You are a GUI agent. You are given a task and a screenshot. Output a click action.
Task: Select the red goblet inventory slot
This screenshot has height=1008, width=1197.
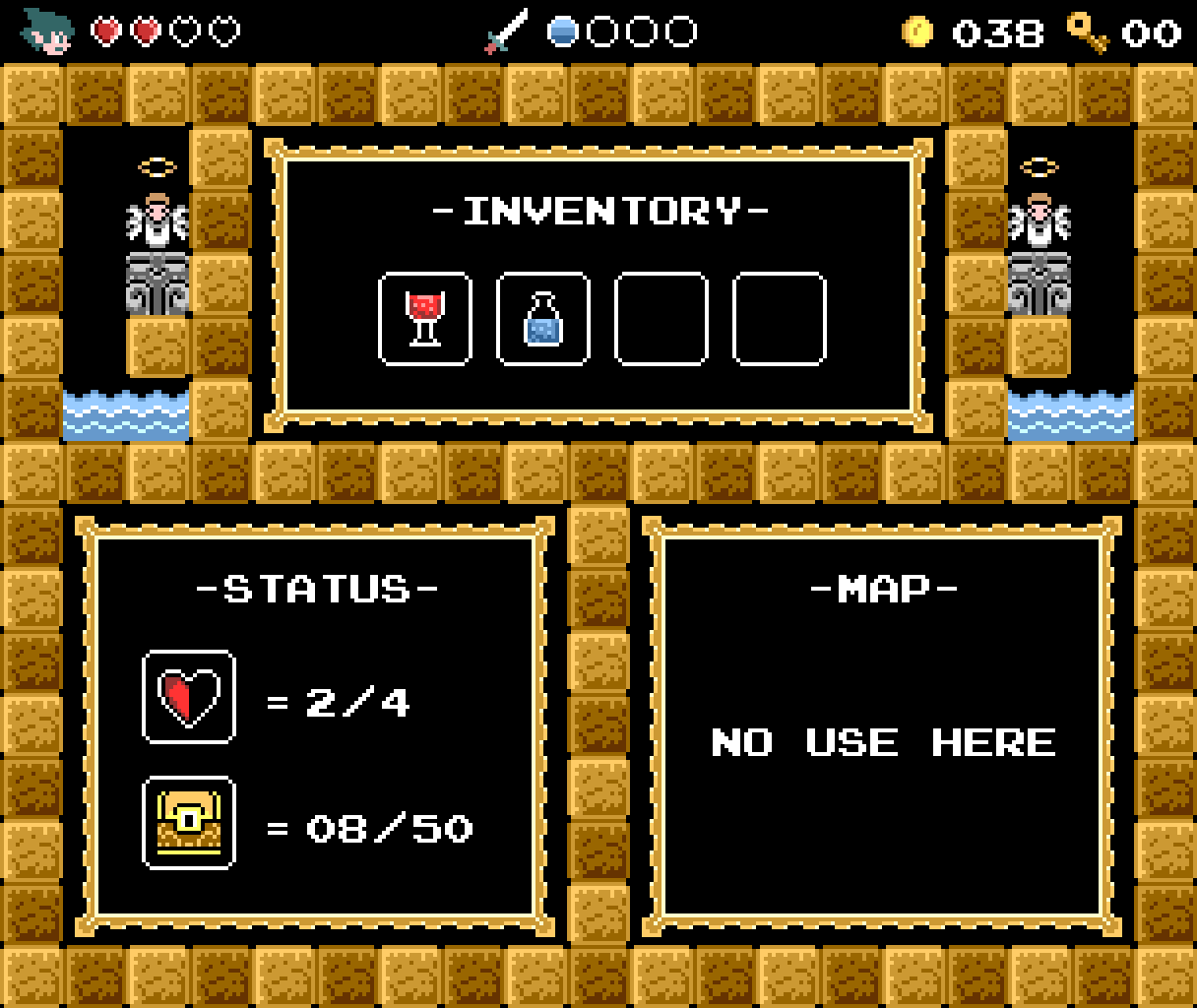coord(425,319)
